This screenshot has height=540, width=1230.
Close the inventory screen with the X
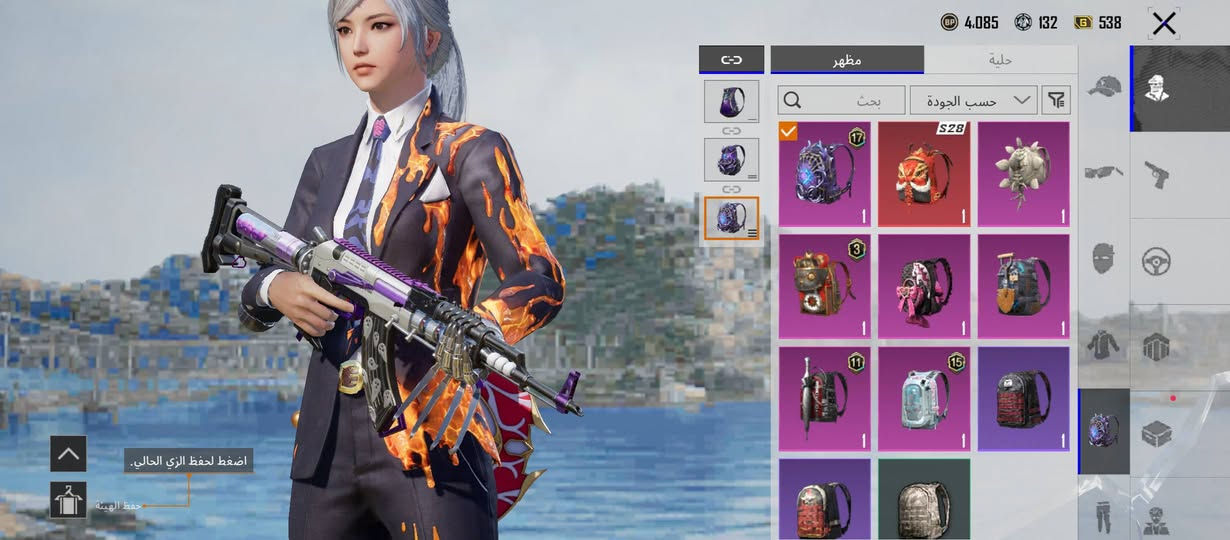(1164, 23)
